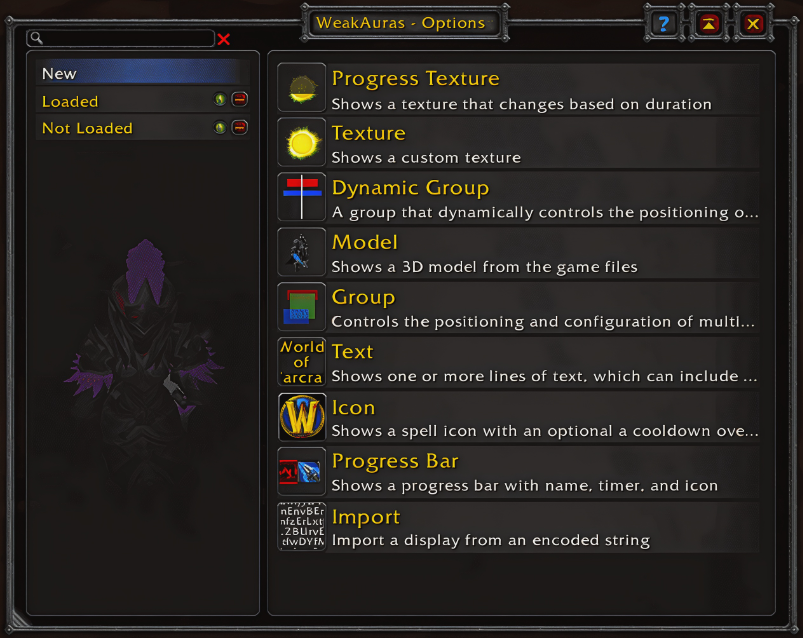Toggle visibility of Not Loaded auras
Viewport: 803px width, 638px height.
click(220, 127)
